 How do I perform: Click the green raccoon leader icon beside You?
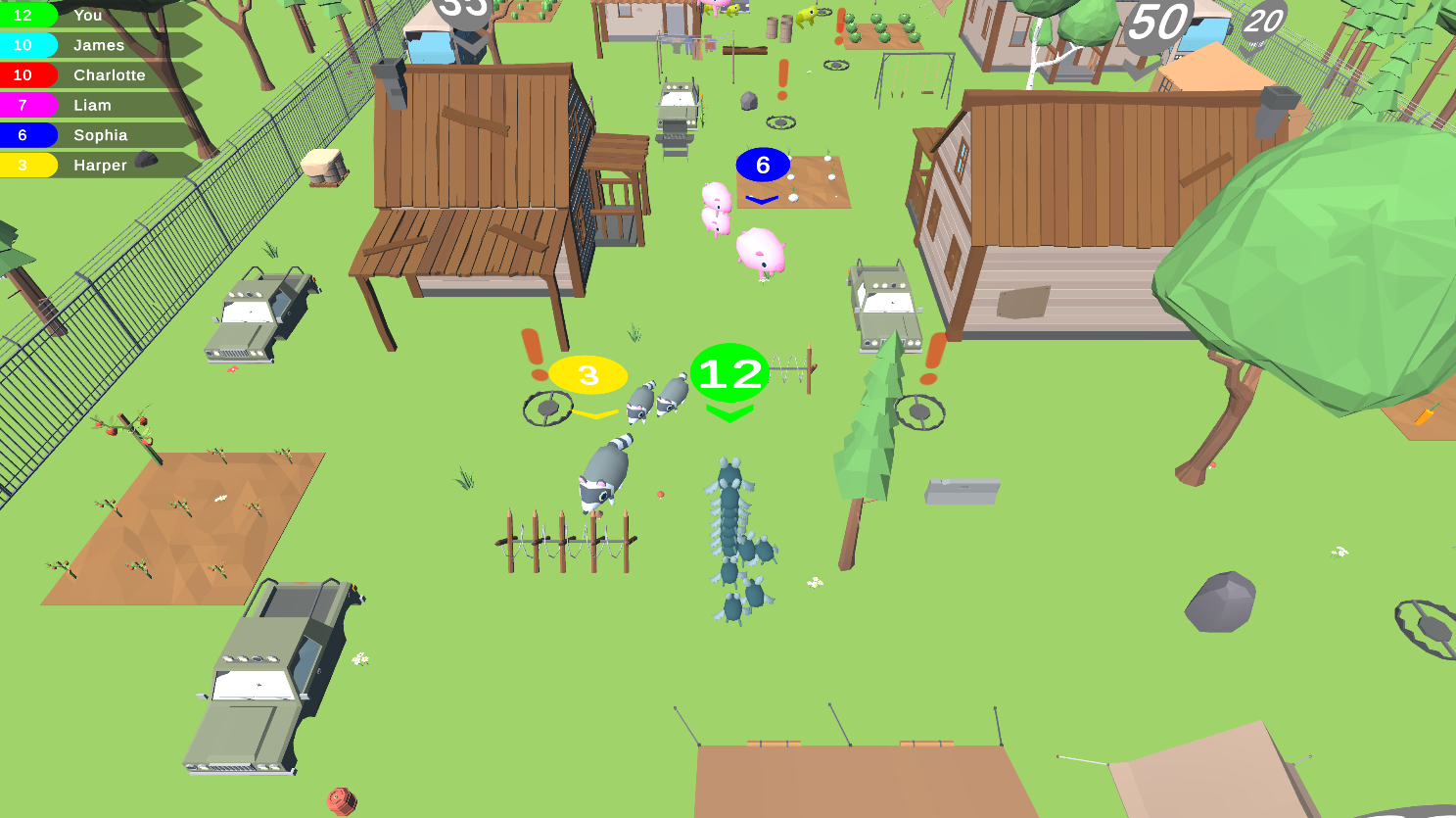tap(23, 15)
